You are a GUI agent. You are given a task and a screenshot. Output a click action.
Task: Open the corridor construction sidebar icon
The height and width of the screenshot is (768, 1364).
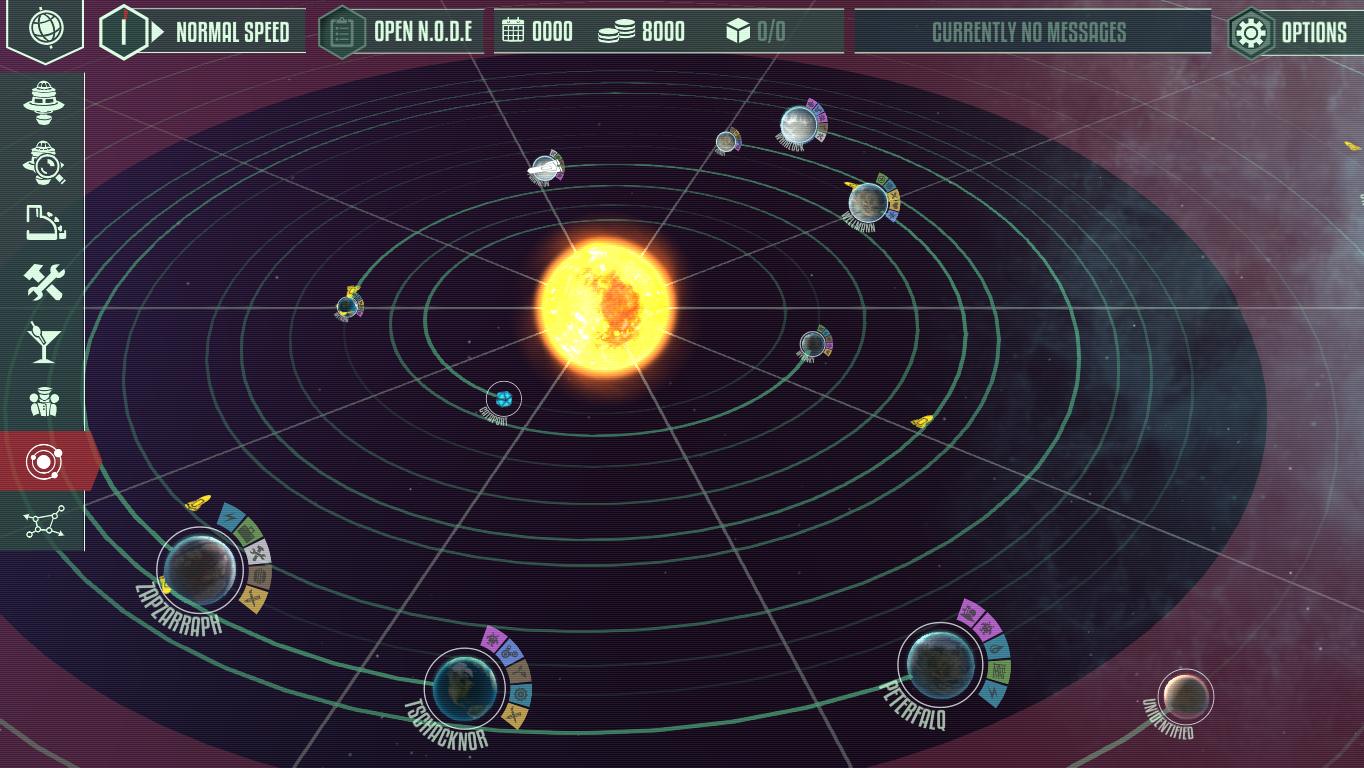(x=43, y=222)
